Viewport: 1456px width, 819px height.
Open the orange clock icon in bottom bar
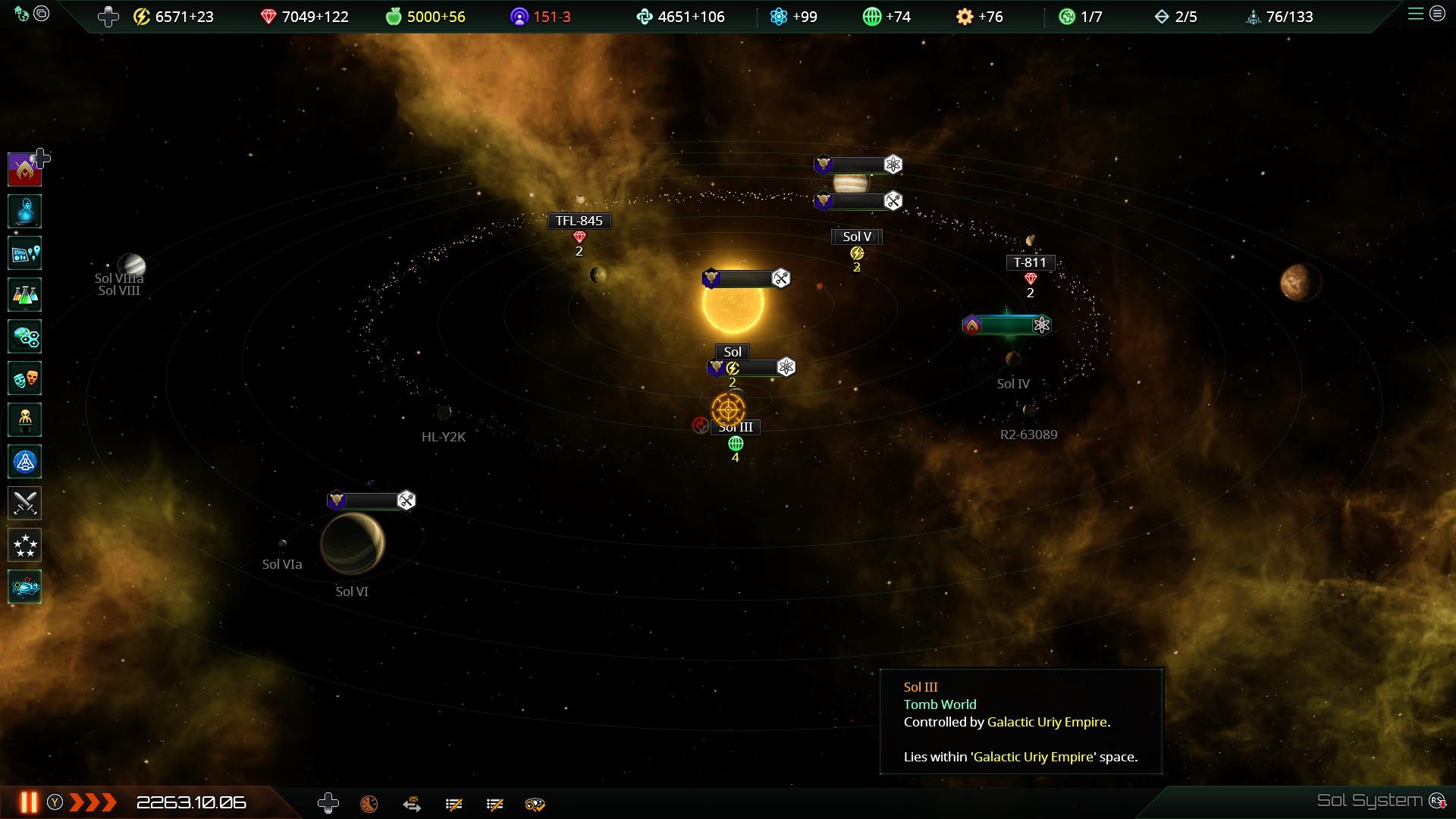pyautogui.click(x=369, y=804)
